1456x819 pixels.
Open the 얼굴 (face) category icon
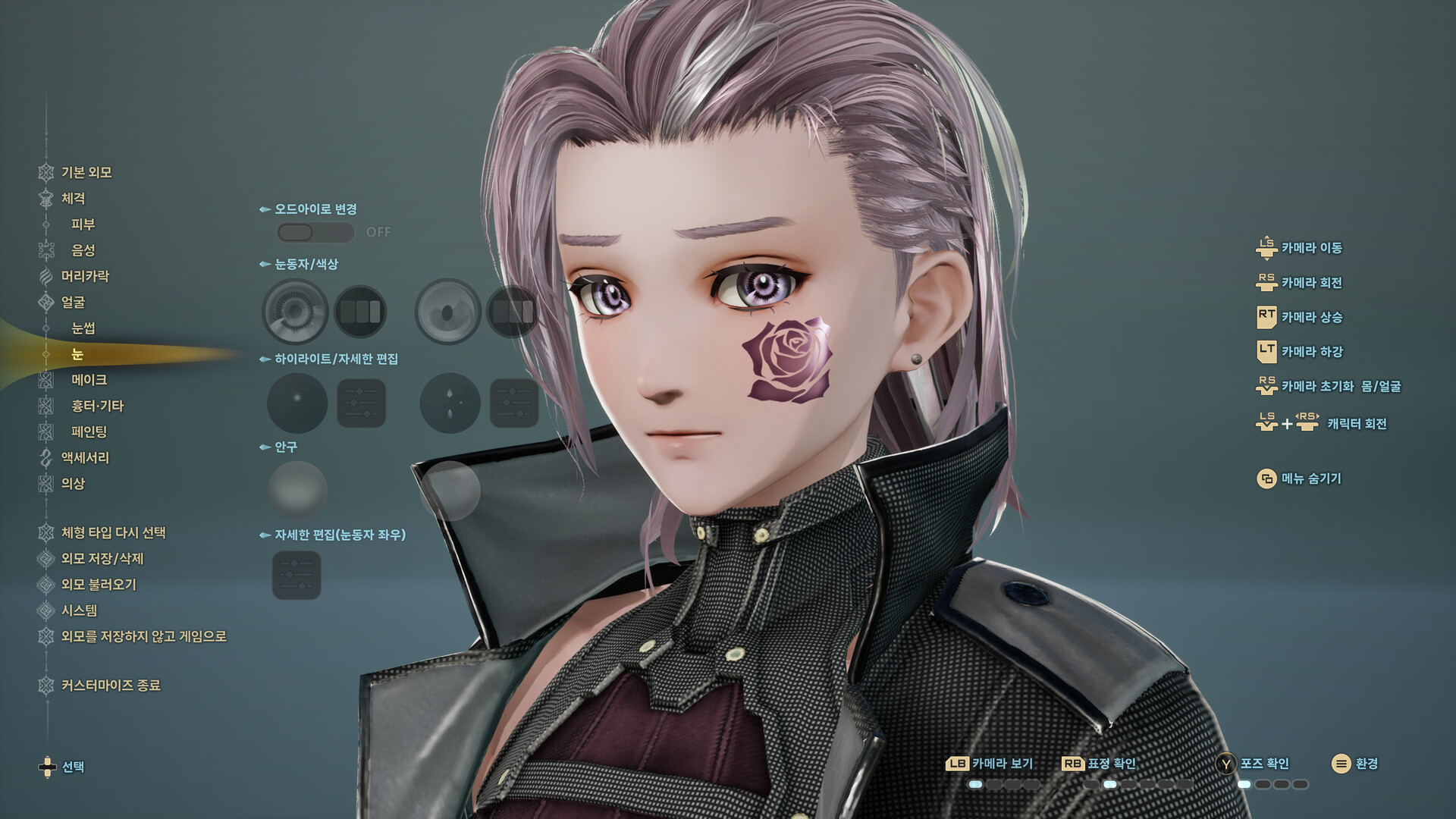point(45,303)
